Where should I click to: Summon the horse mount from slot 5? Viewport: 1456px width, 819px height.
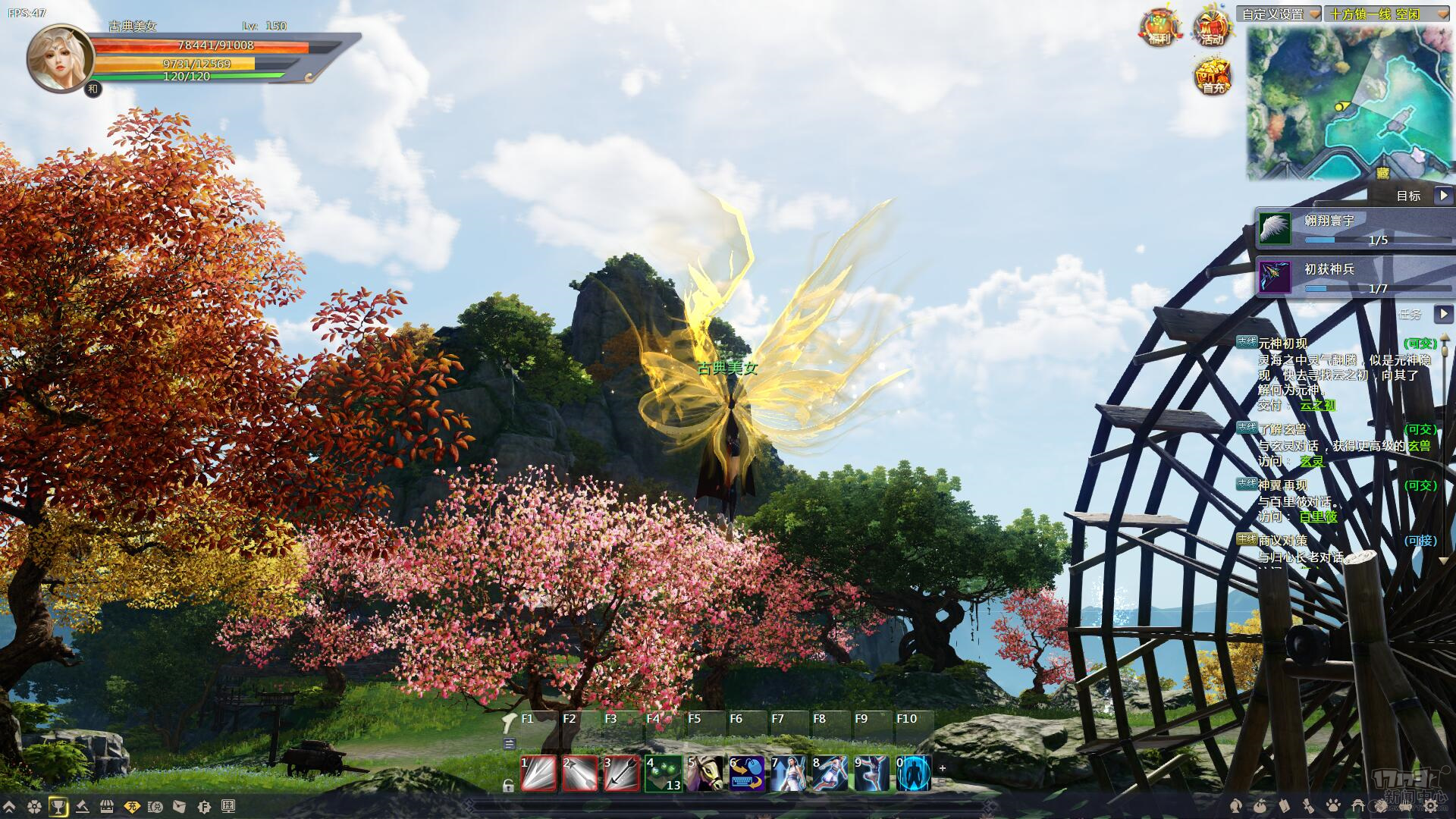click(x=704, y=773)
